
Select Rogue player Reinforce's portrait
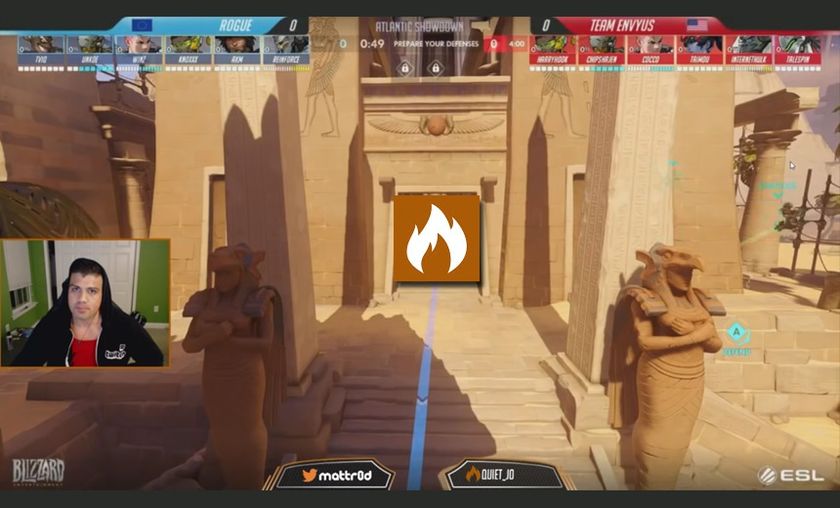coord(285,45)
